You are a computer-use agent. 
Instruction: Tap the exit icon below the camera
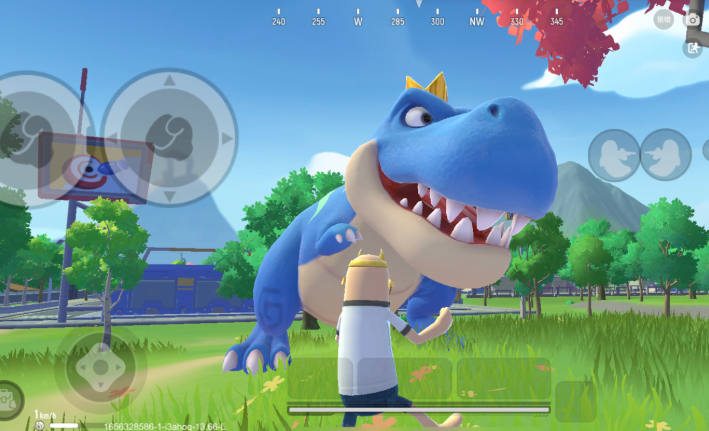coord(692,47)
